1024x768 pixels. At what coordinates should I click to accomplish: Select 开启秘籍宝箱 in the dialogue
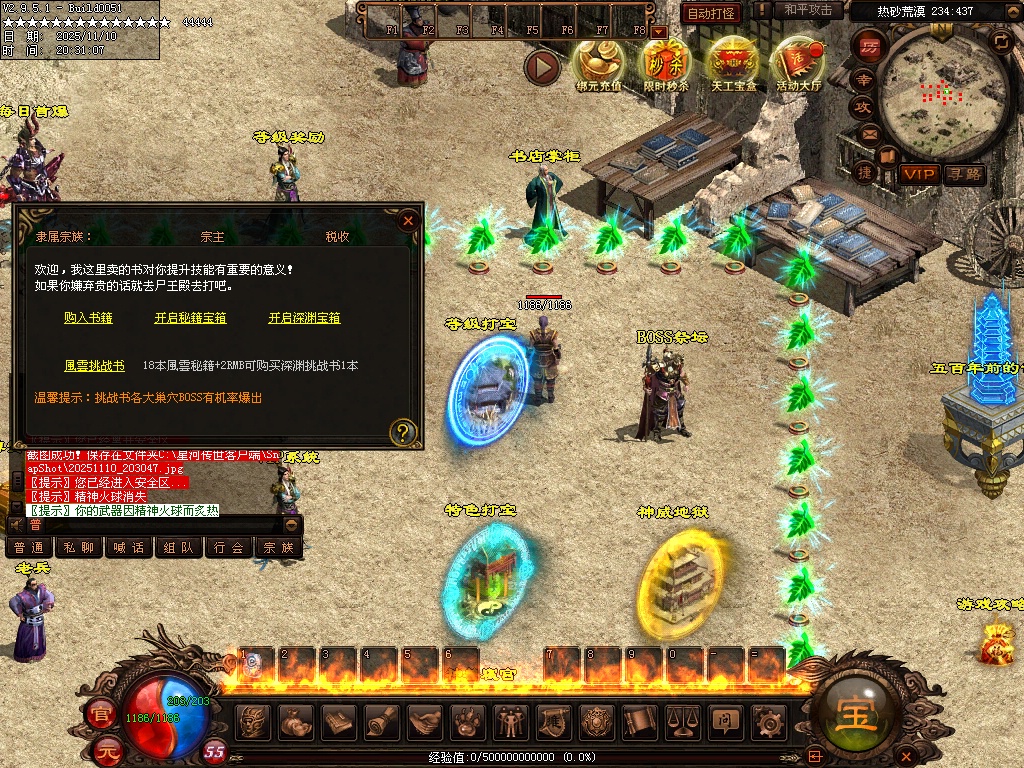(x=190, y=318)
